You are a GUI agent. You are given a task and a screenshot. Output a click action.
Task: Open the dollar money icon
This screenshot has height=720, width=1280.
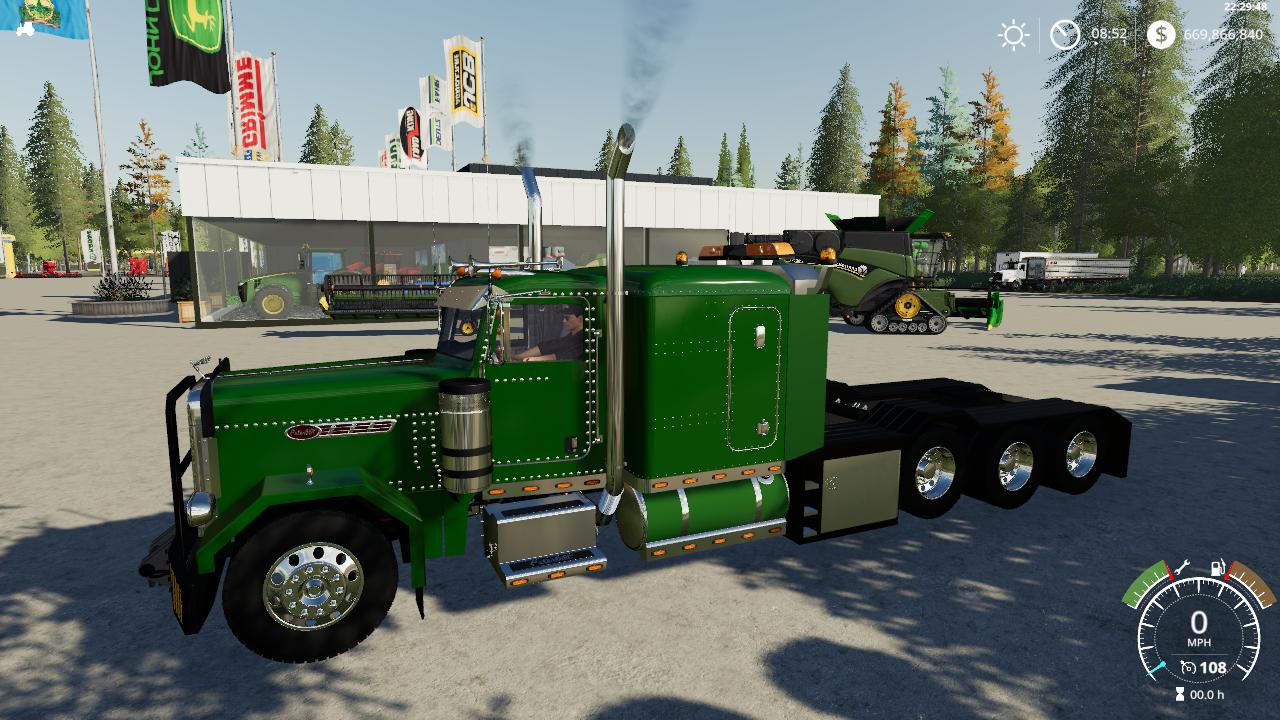point(1161,35)
